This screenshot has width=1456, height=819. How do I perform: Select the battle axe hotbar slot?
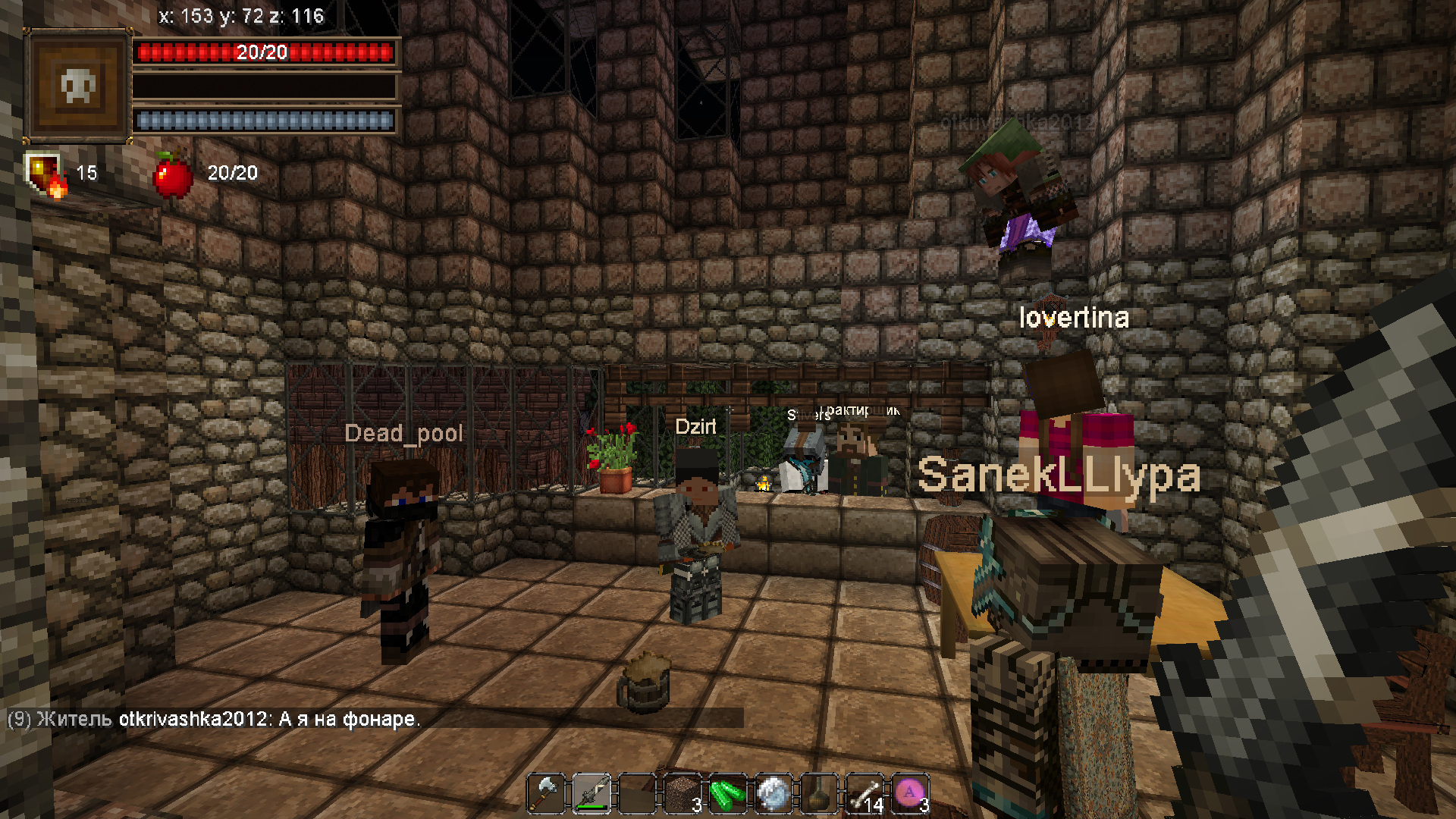(546, 794)
